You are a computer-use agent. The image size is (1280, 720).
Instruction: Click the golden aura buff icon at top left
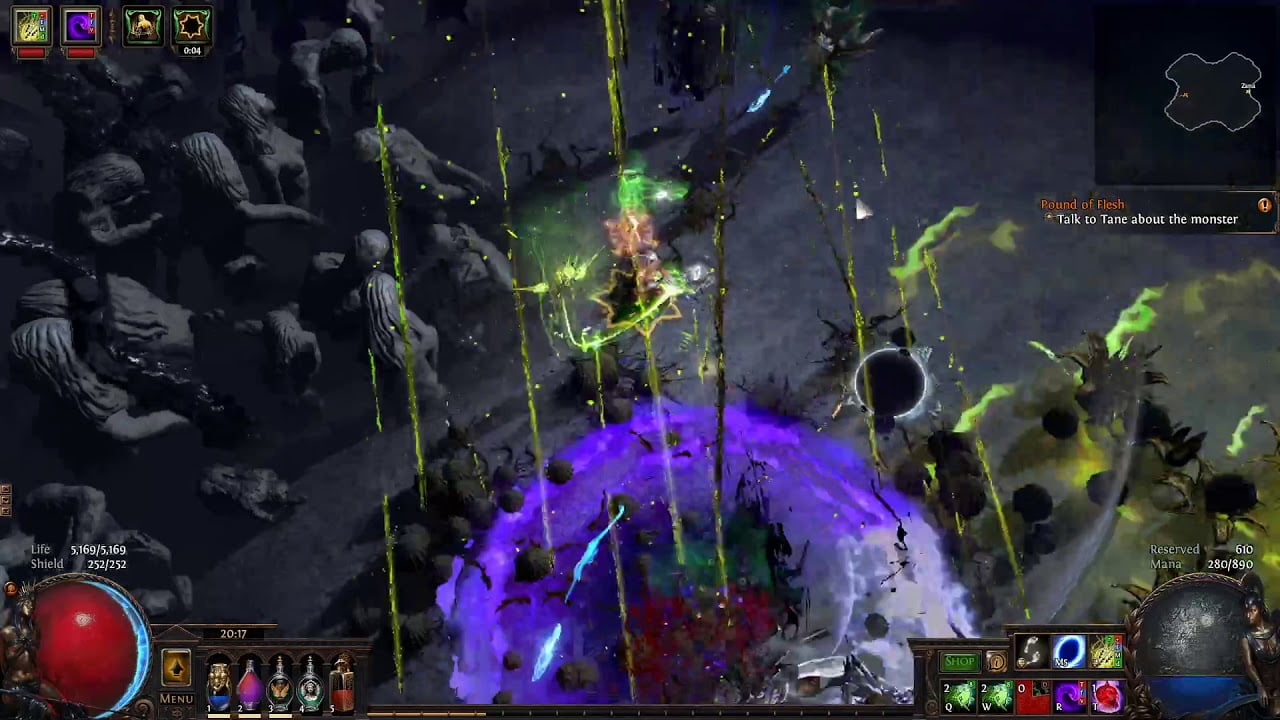point(30,25)
